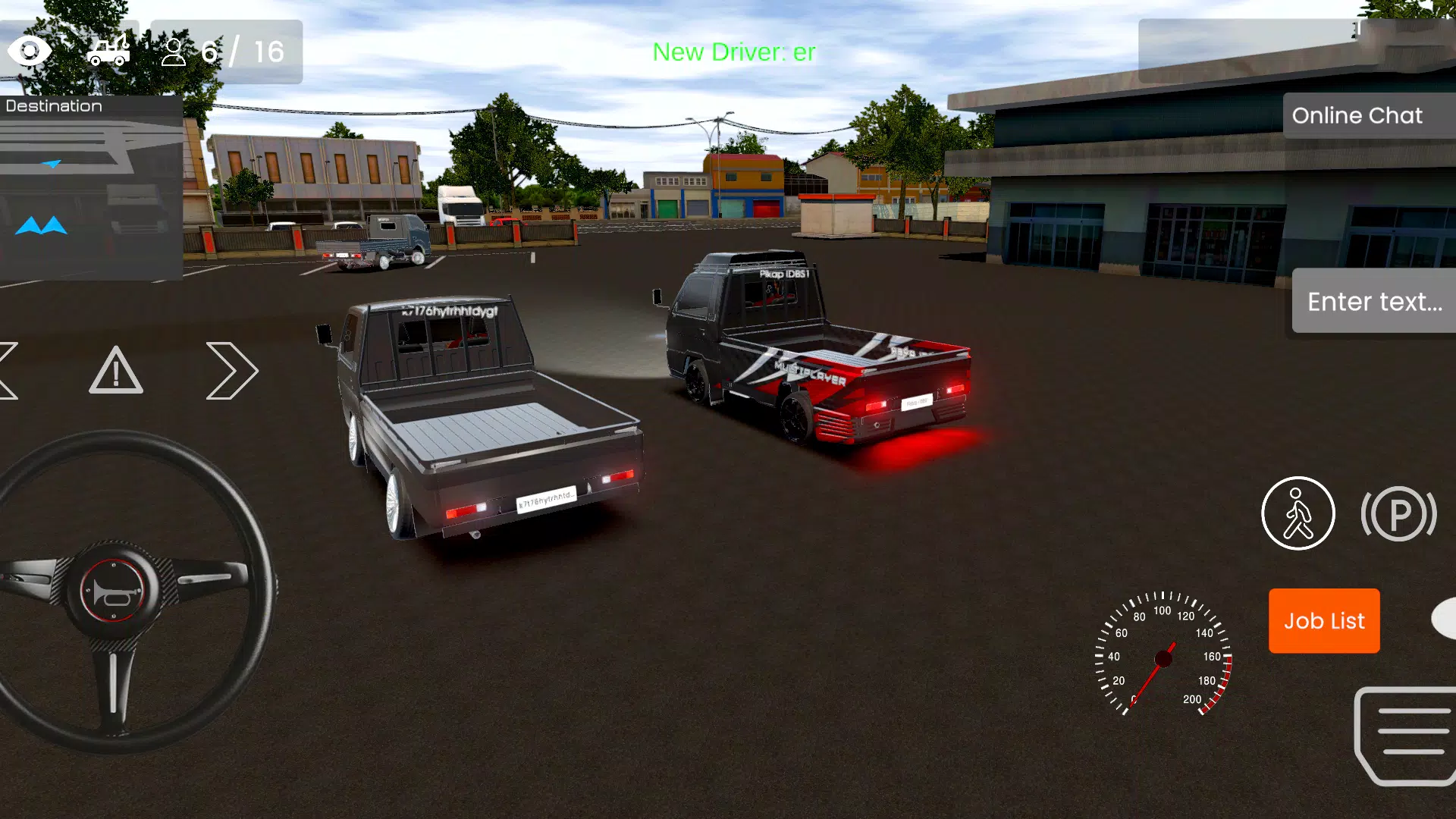Toggle the camera view eye icon
This screenshot has height=819, width=1456.
click(30, 51)
